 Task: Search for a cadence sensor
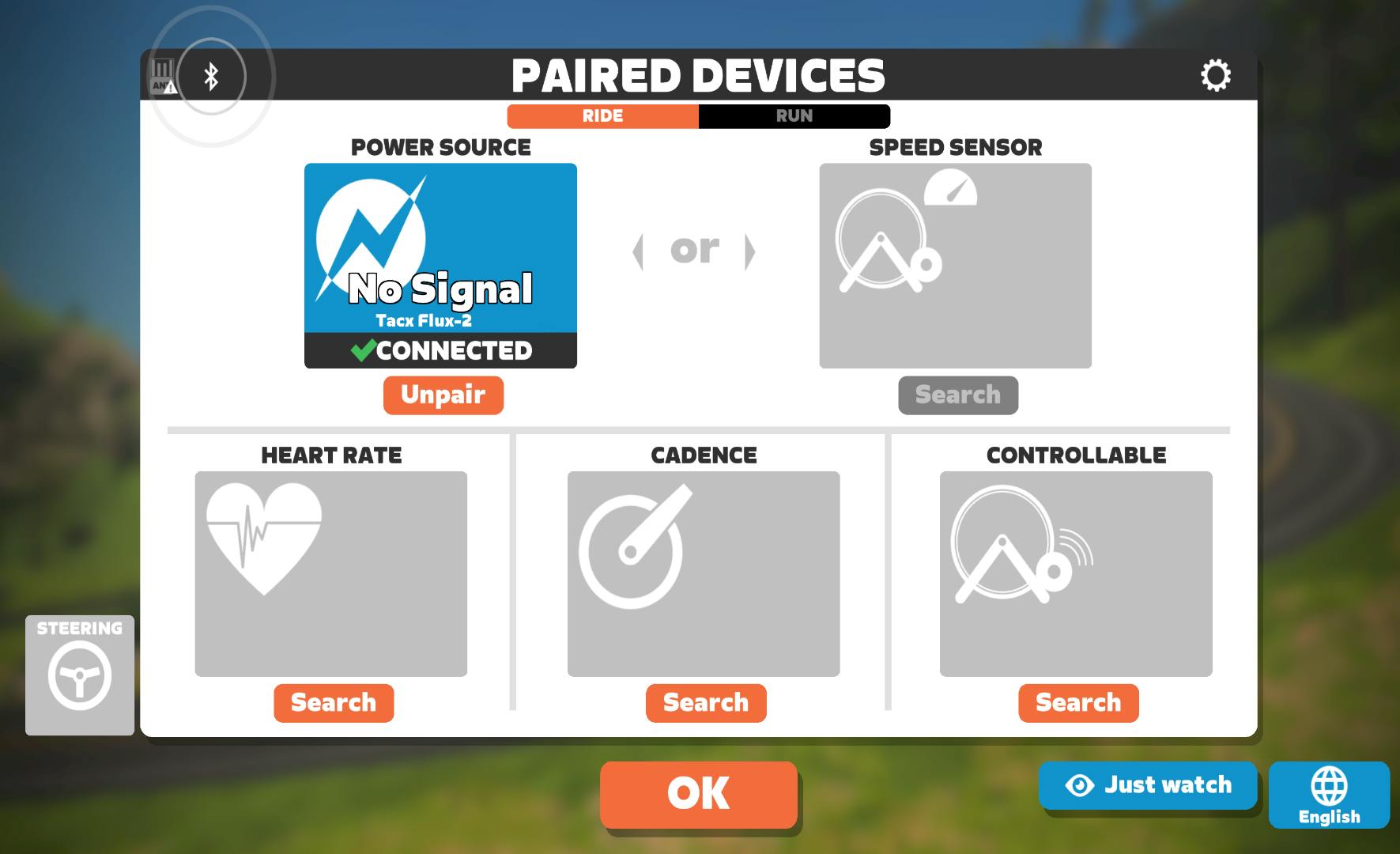[x=705, y=702]
